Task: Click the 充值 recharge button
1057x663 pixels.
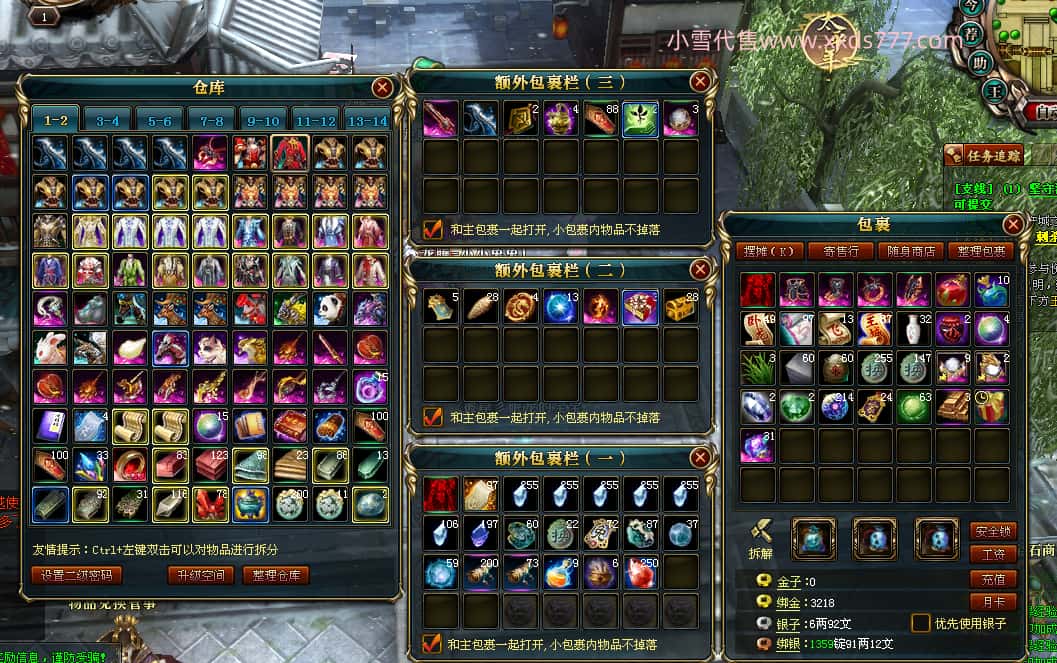Action: click(993, 579)
